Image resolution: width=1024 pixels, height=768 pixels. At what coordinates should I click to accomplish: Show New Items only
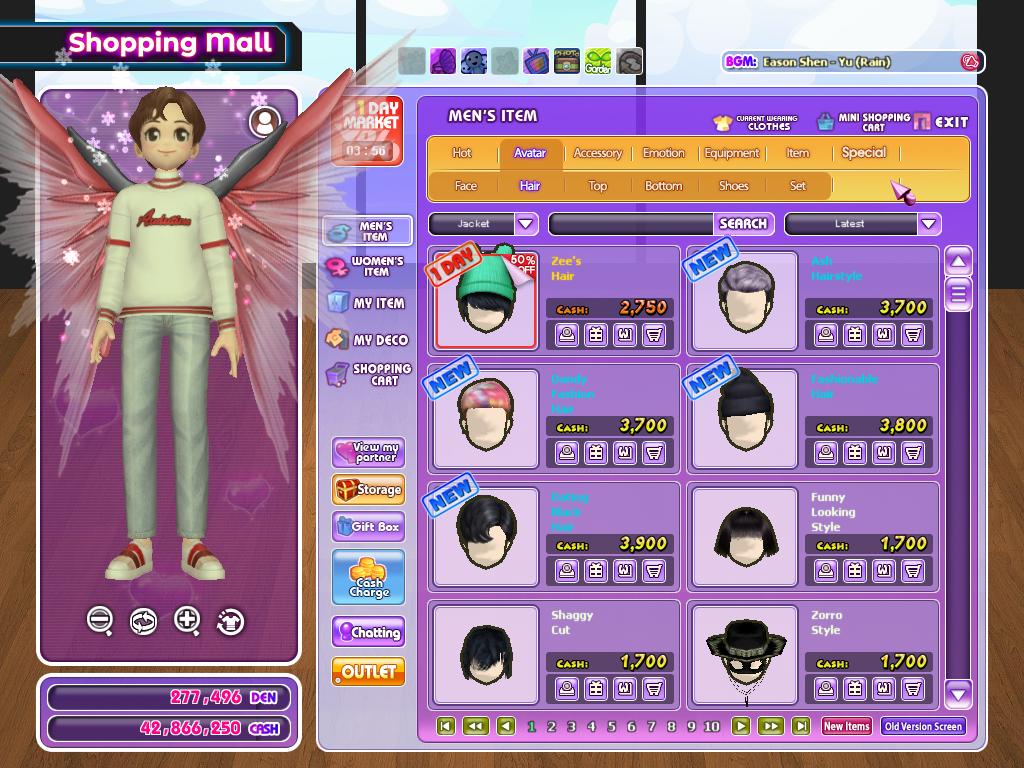point(846,727)
